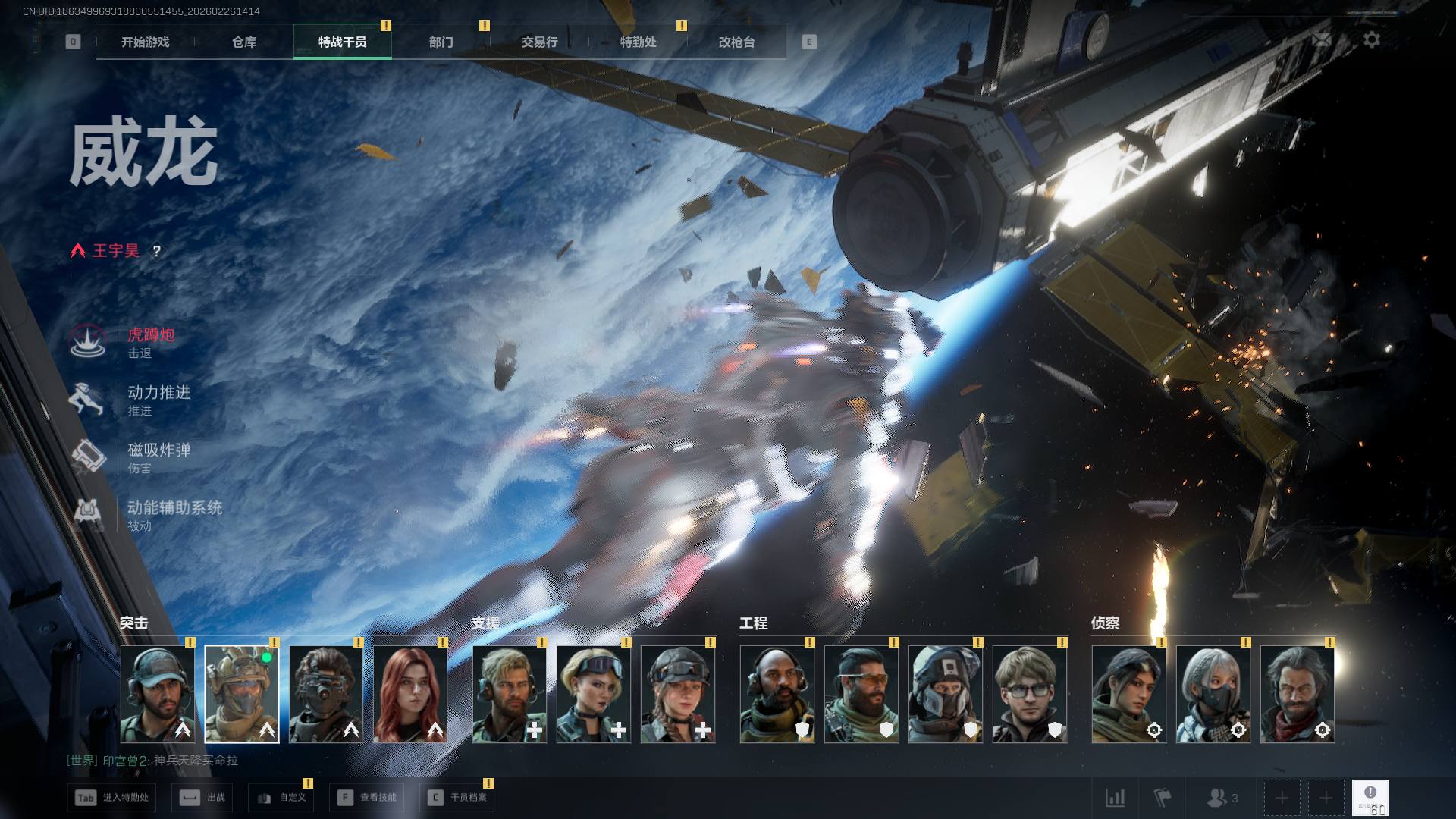The height and width of the screenshot is (819, 1456).
Task: Pick the glasses-wearing engineer operator
Action: (1029, 694)
